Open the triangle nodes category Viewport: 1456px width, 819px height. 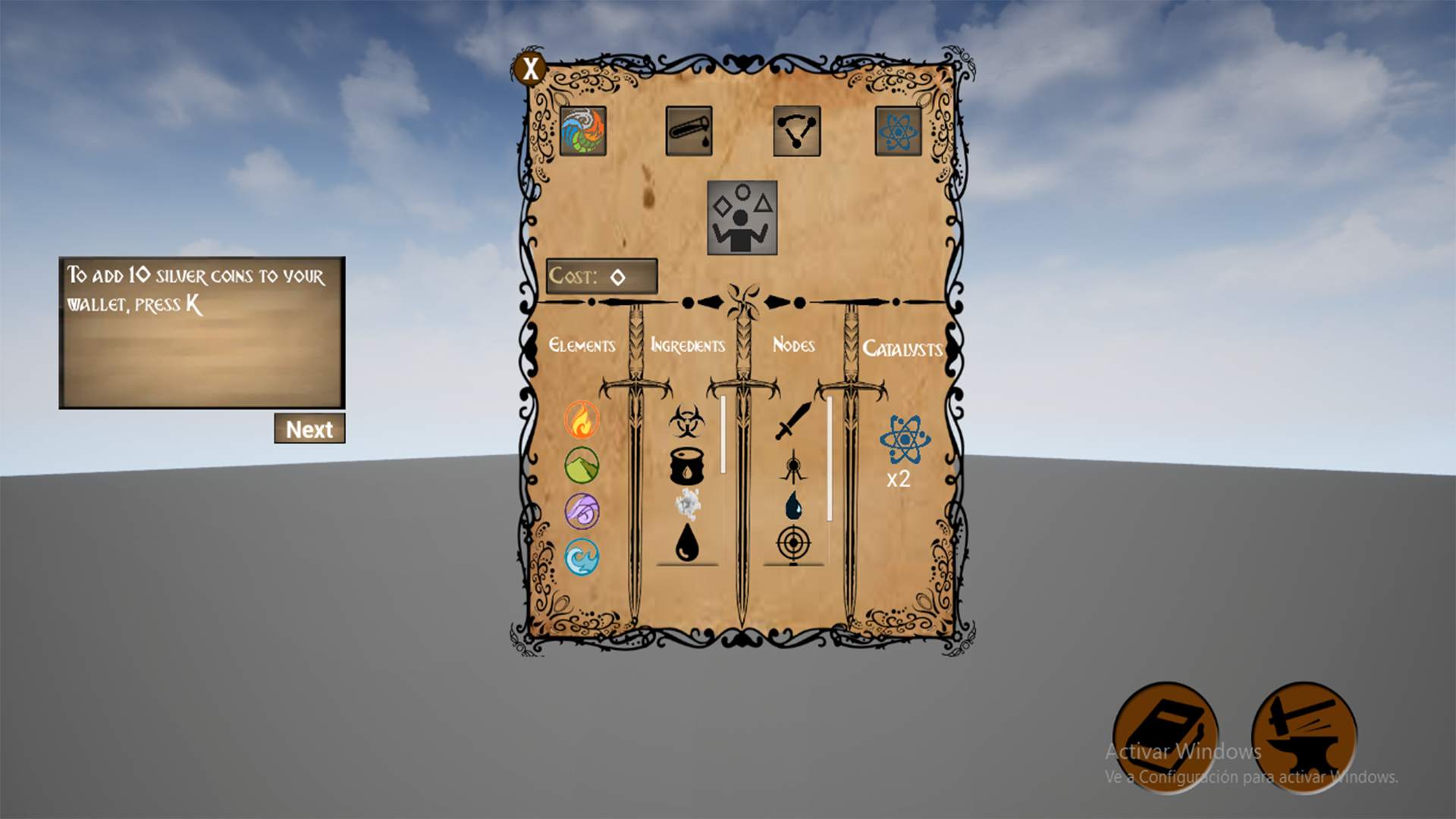(x=795, y=130)
